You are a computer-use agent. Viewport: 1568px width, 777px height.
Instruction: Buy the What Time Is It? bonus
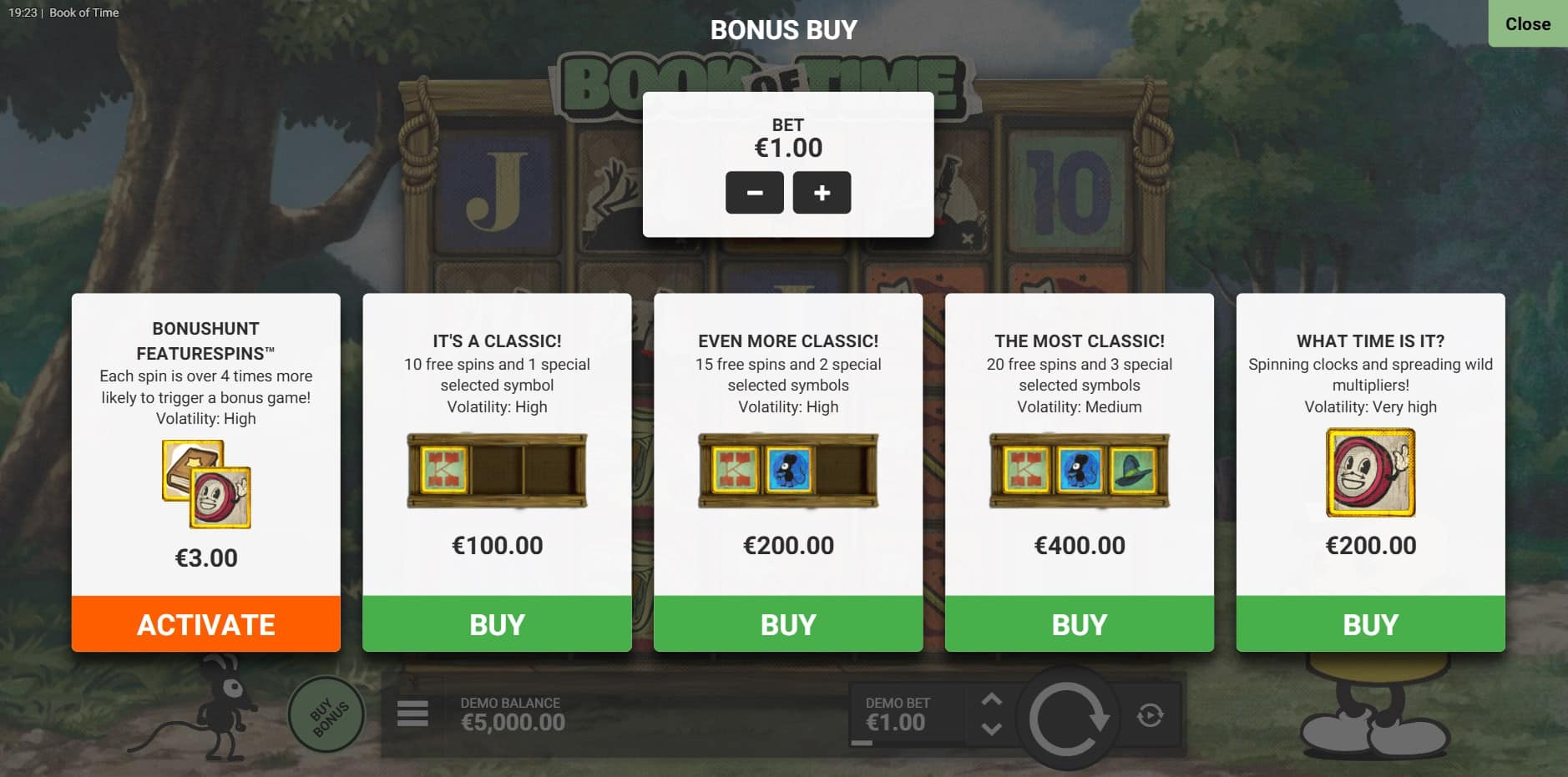click(1370, 624)
